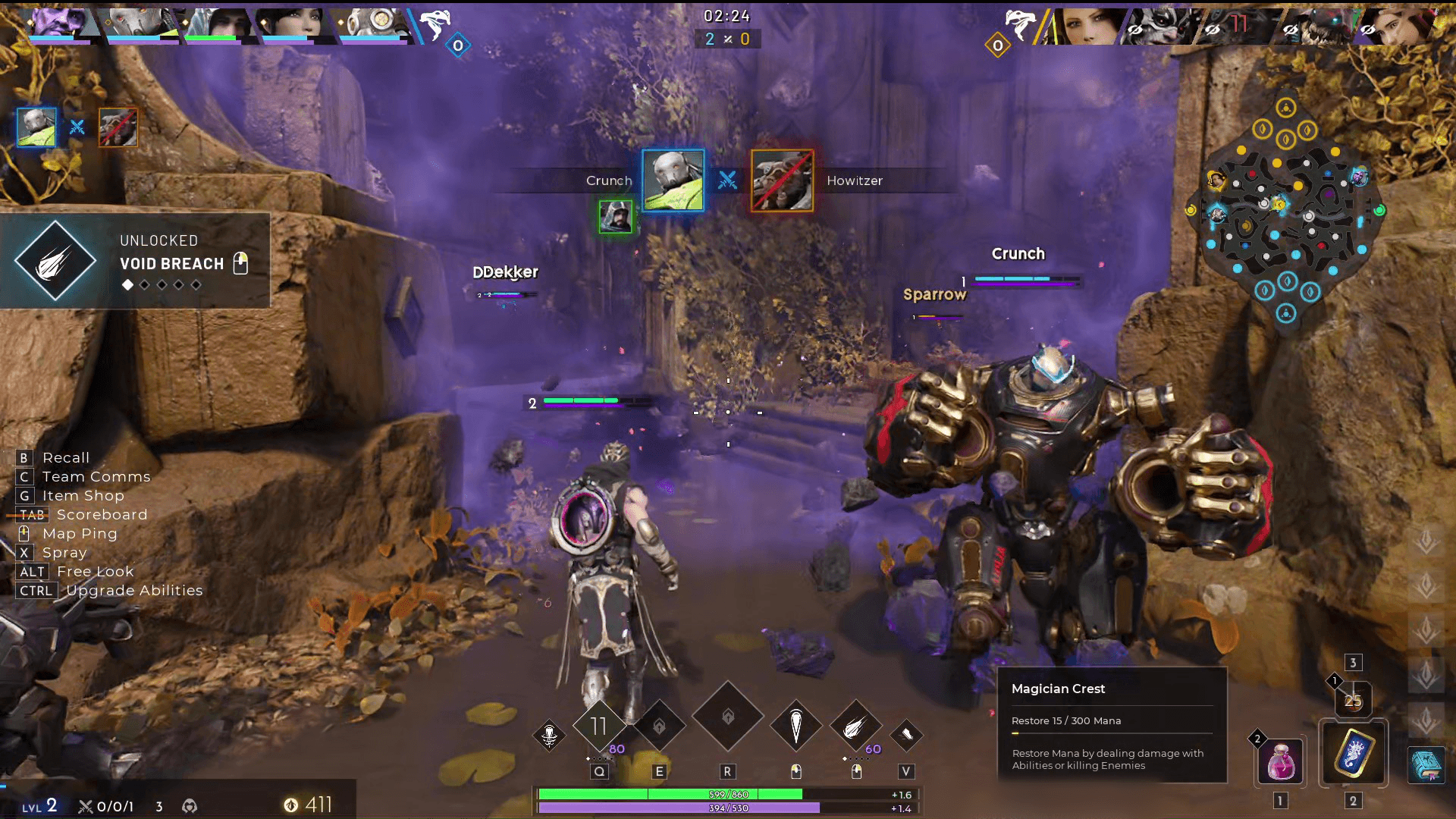Screen dimensions: 1456x819
Task: Click the recall beacon icon in ability bar
Action: pos(549,734)
